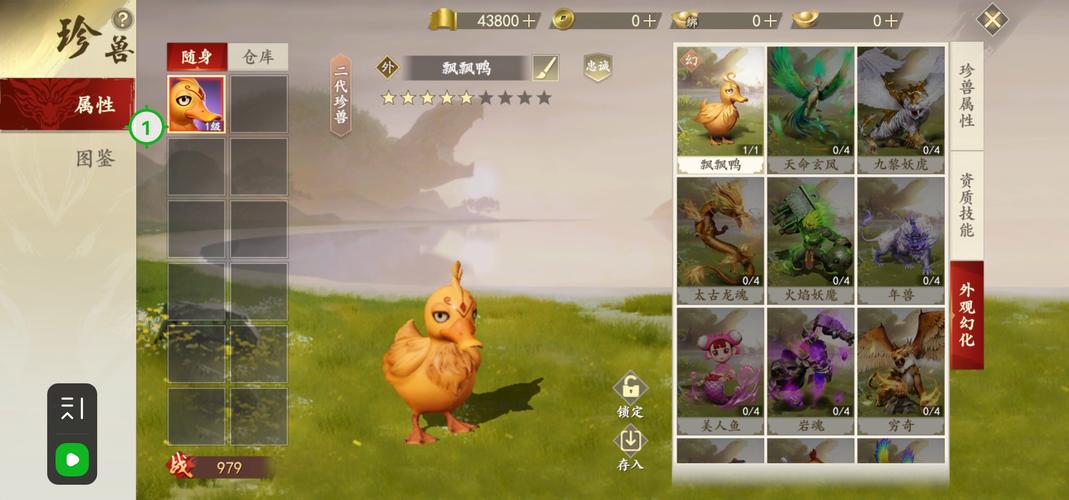Click the green overlay button at bottom left
The image size is (1069, 500).
pos(72,460)
